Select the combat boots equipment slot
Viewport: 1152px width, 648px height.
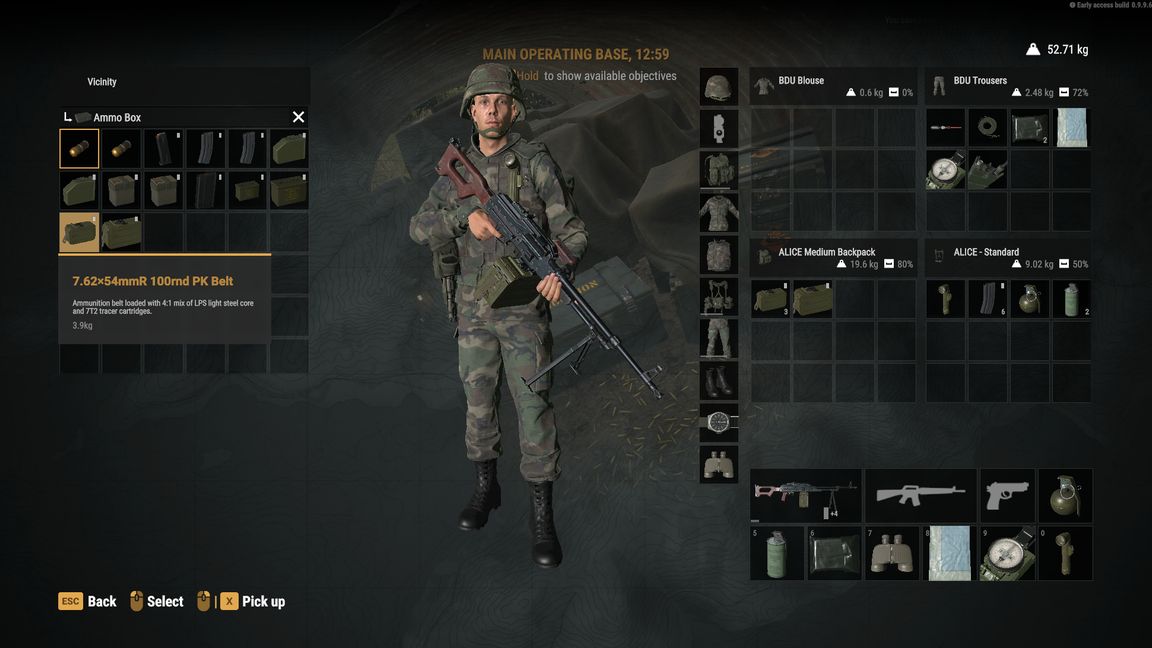[x=718, y=381]
